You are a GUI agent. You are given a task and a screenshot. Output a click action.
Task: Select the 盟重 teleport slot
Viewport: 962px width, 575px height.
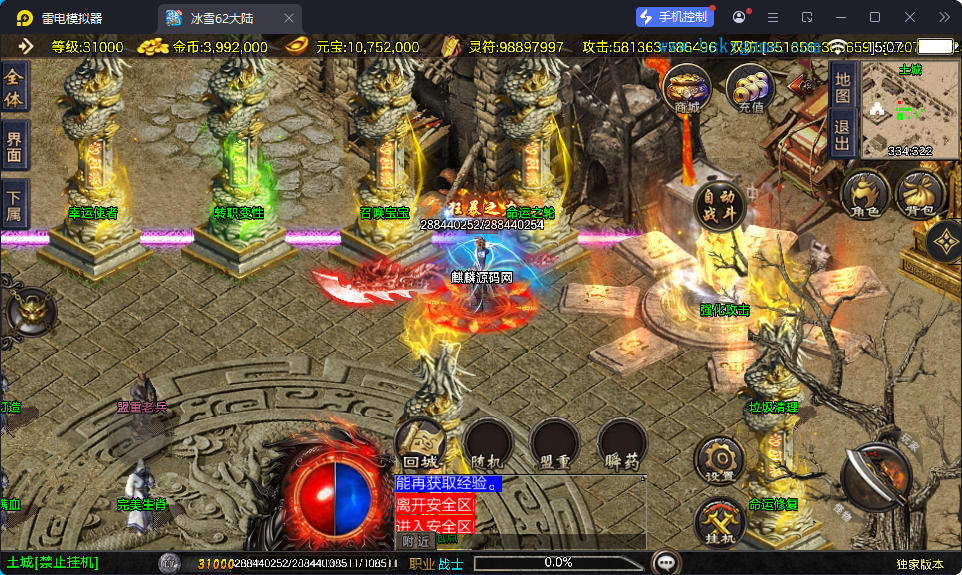click(555, 444)
